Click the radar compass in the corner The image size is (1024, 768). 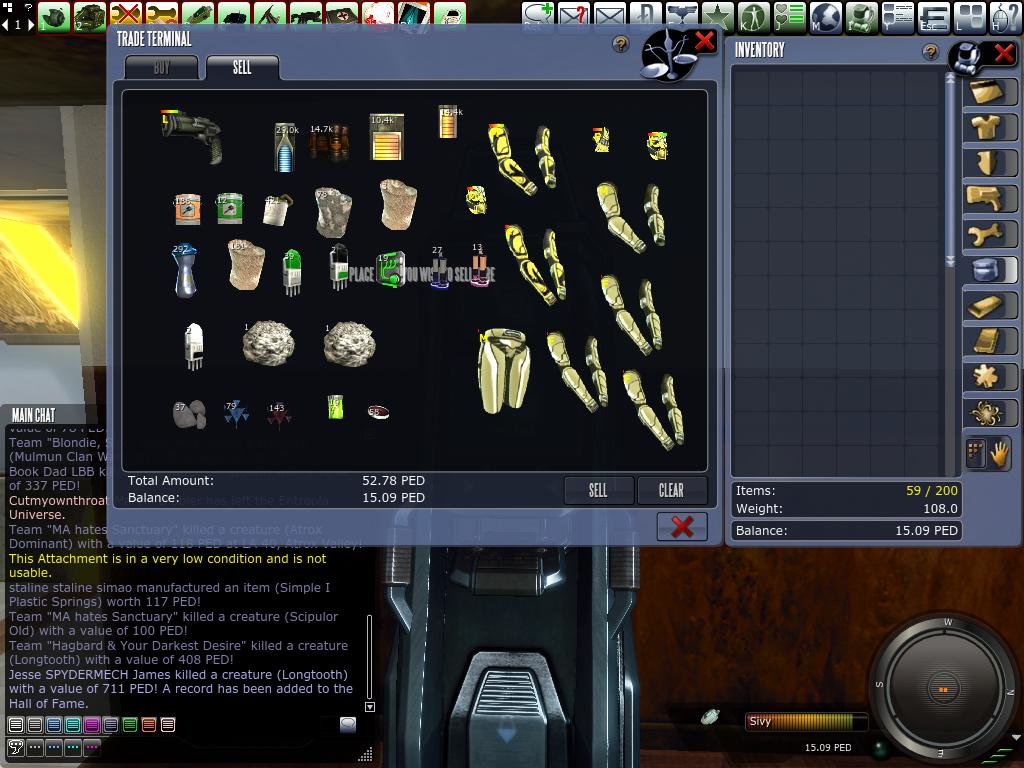click(944, 688)
